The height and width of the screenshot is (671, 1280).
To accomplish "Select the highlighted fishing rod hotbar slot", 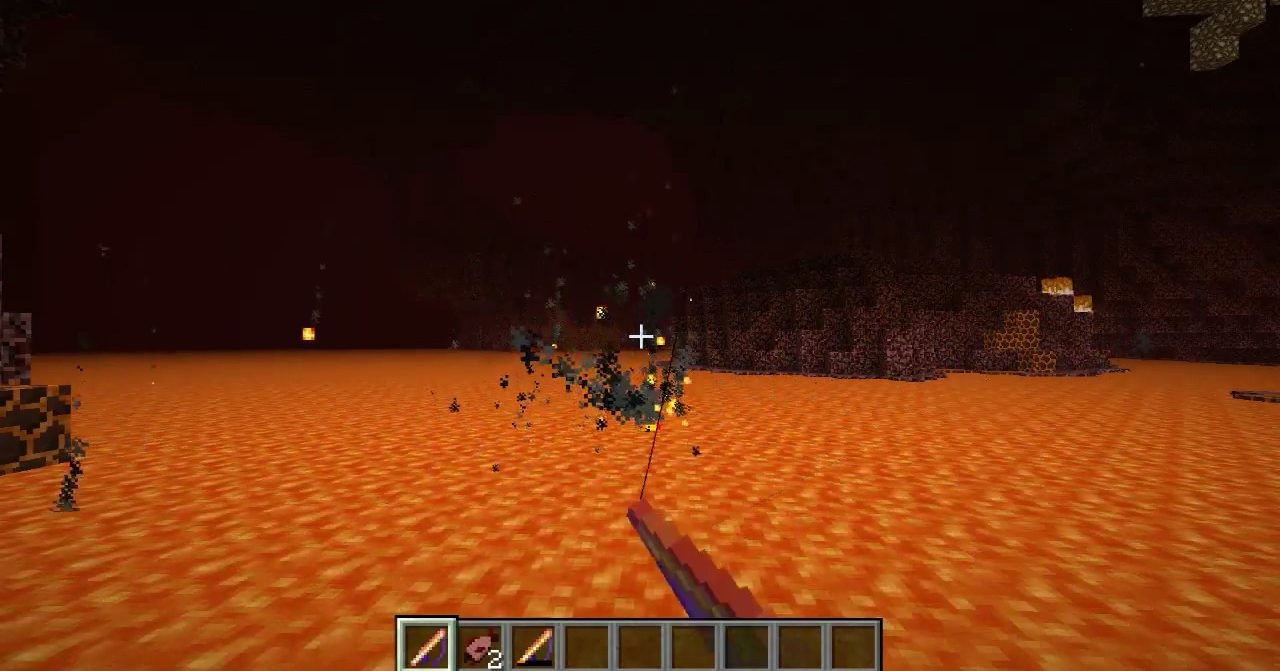I will (x=427, y=645).
